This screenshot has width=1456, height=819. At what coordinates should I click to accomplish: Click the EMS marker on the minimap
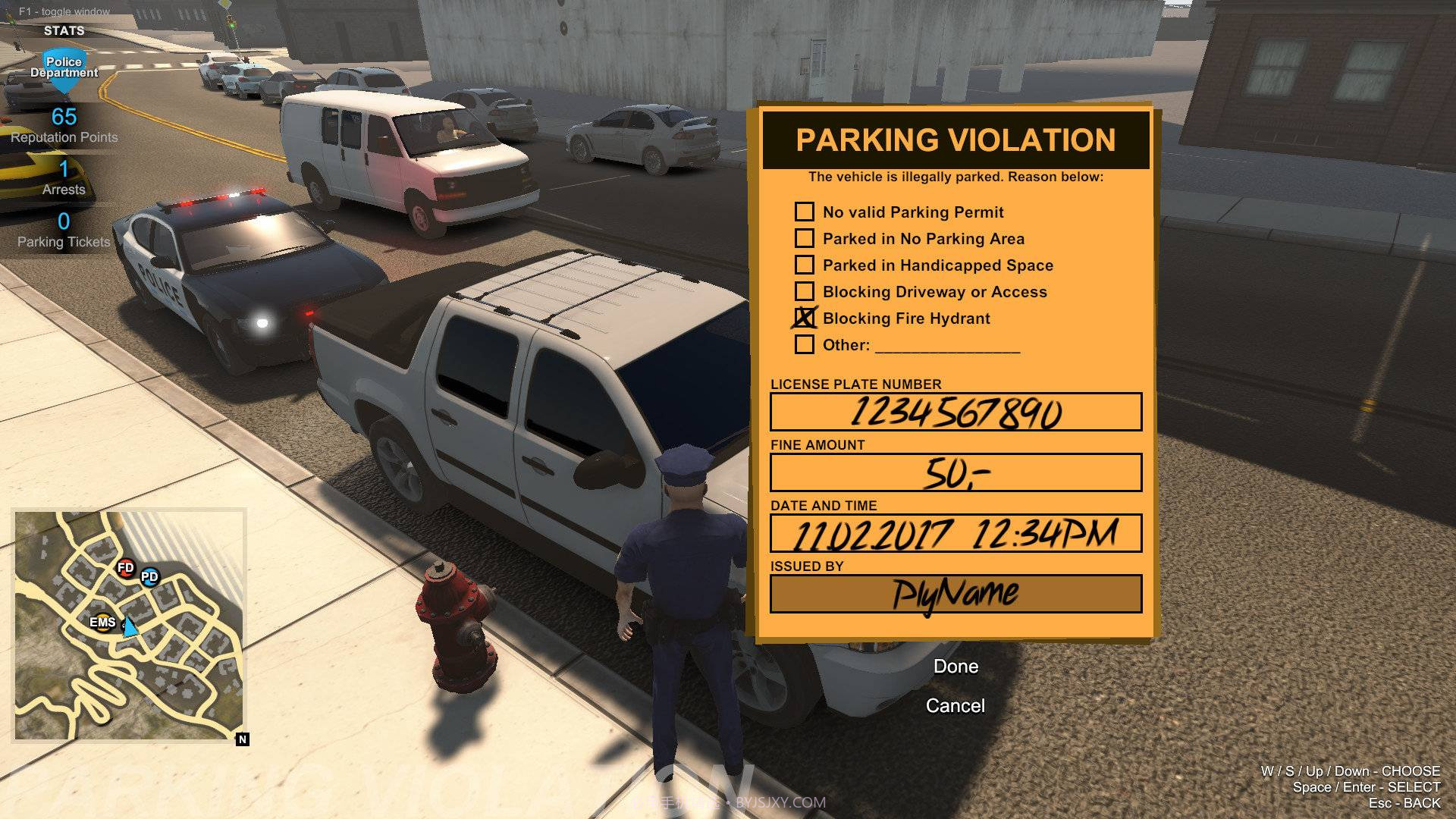102,623
